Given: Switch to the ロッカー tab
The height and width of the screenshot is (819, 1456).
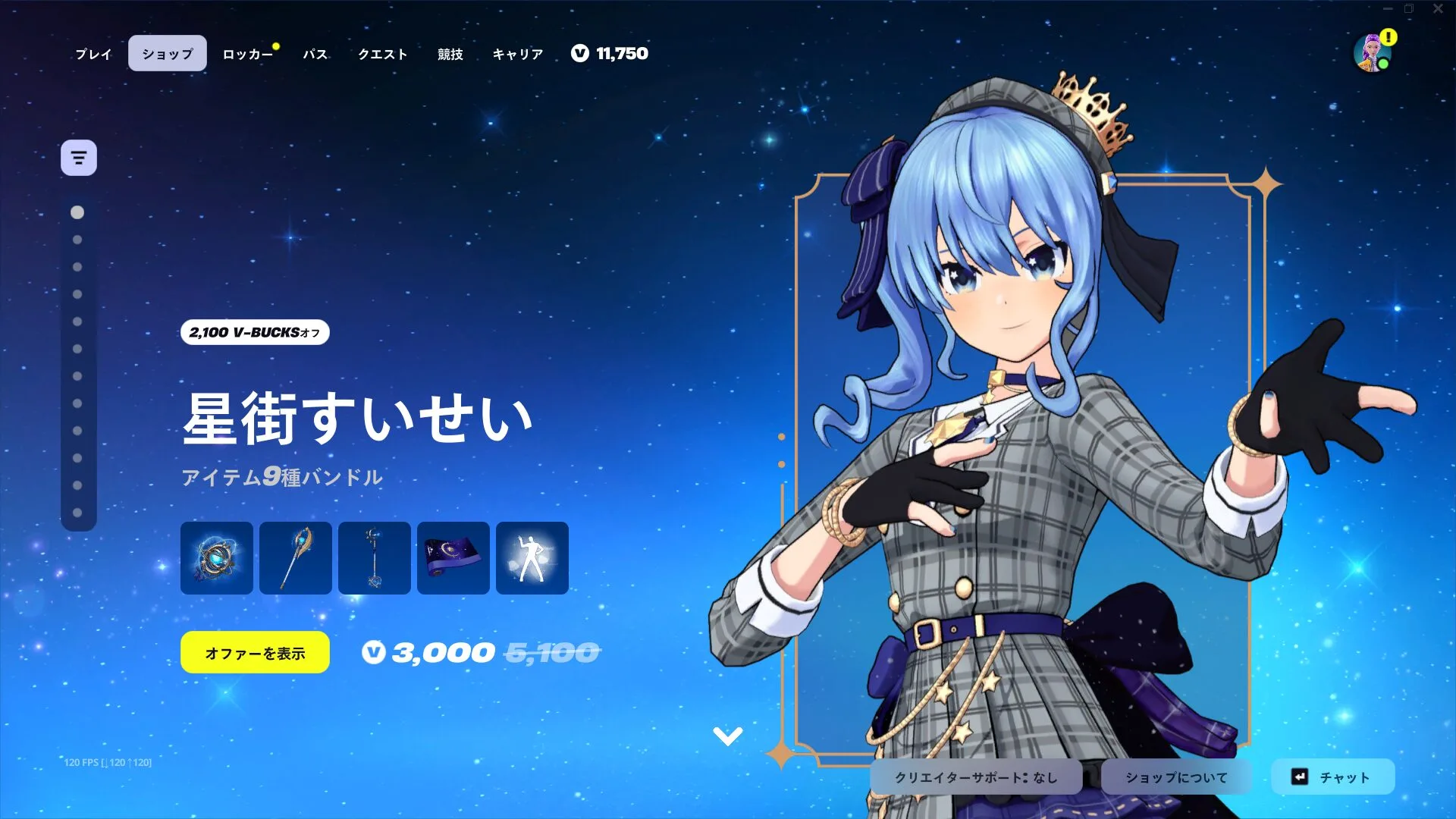Looking at the screenshot, I should (x=248, y=53).
